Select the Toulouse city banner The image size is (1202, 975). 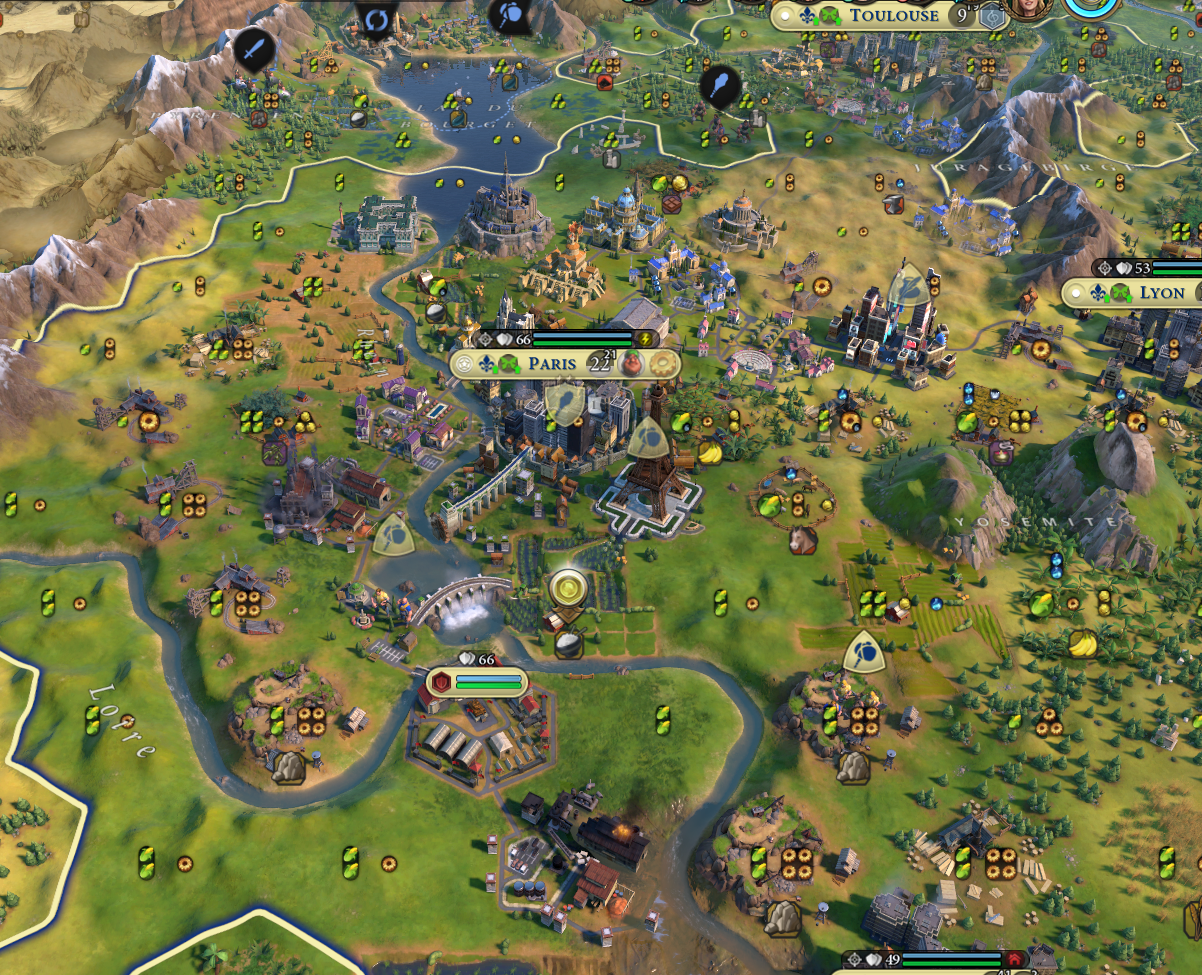893,15
